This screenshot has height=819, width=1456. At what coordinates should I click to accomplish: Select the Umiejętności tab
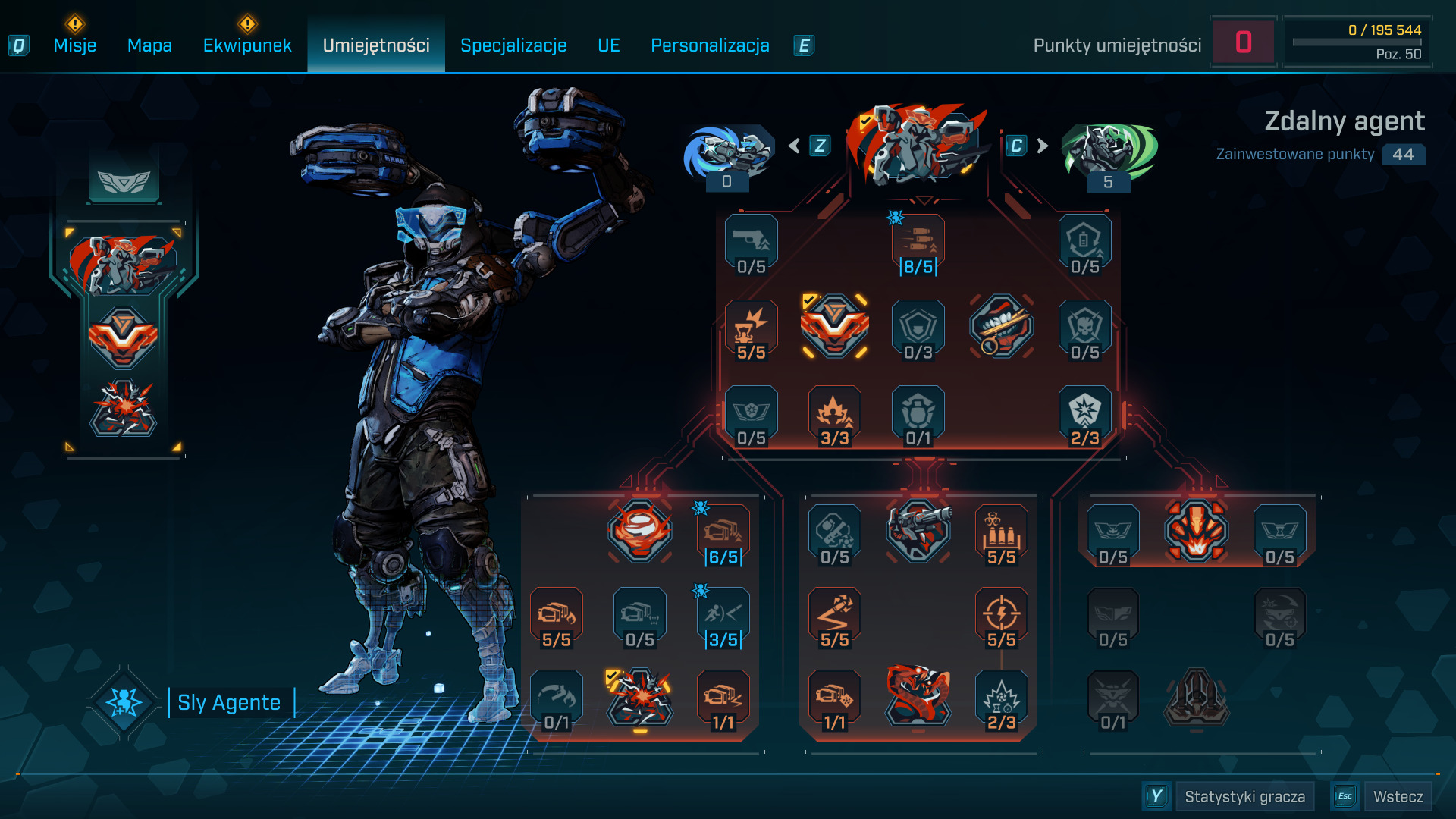[x=376, y=45]
